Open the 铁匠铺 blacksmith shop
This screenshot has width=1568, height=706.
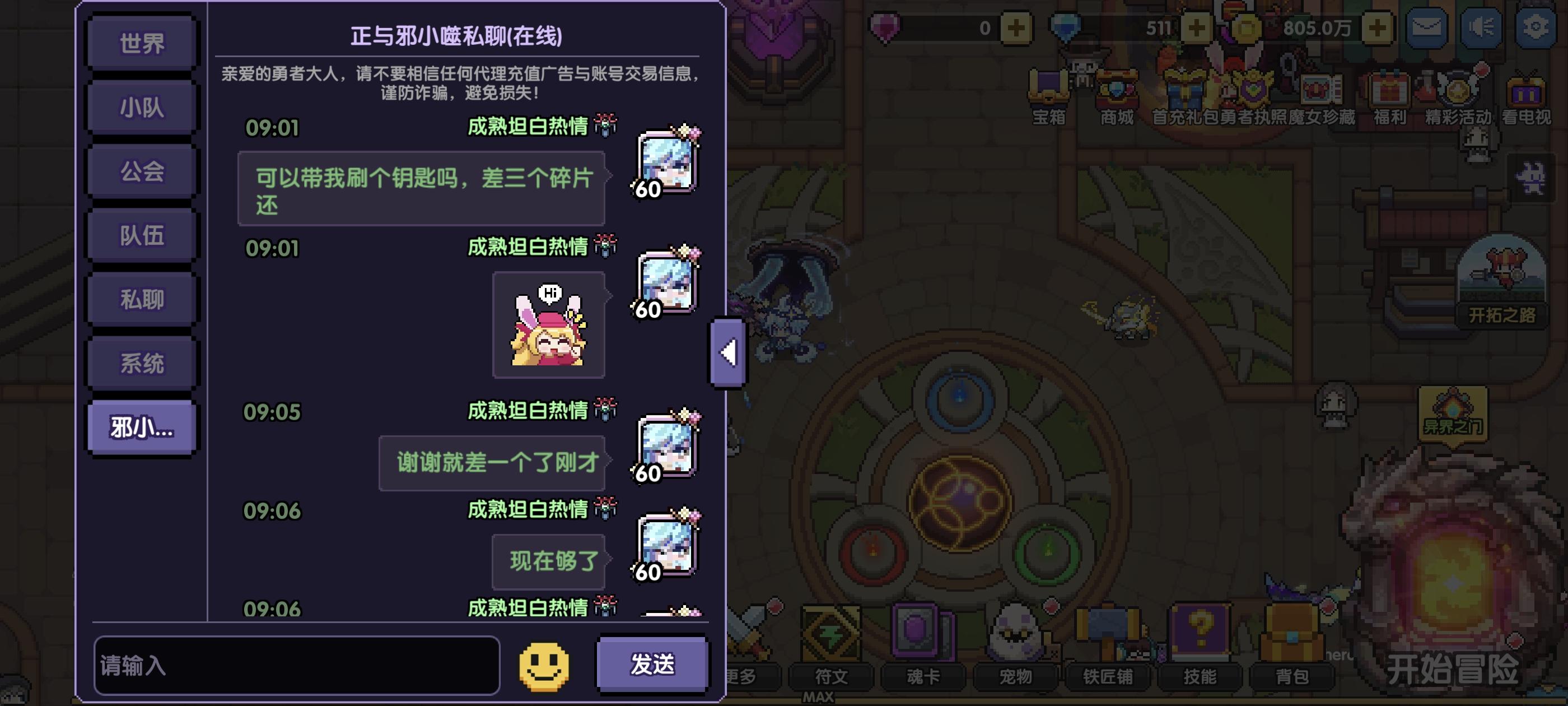1108,652
